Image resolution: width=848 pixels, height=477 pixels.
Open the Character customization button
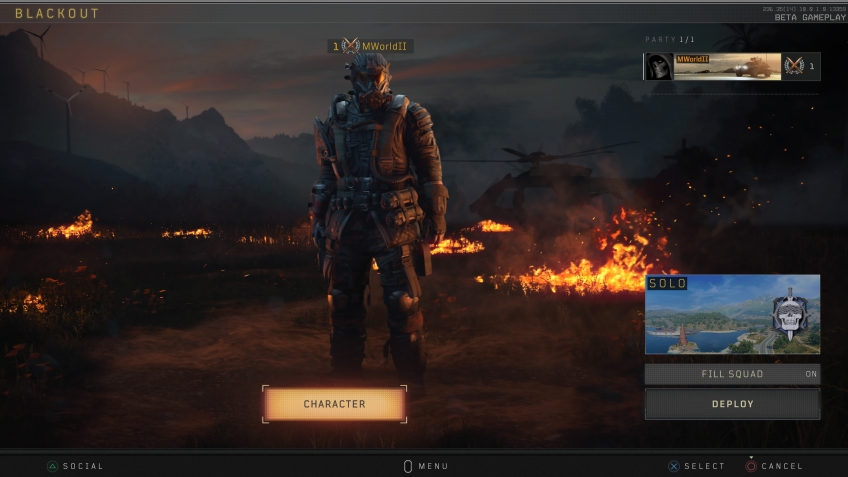tap(334, 404)
